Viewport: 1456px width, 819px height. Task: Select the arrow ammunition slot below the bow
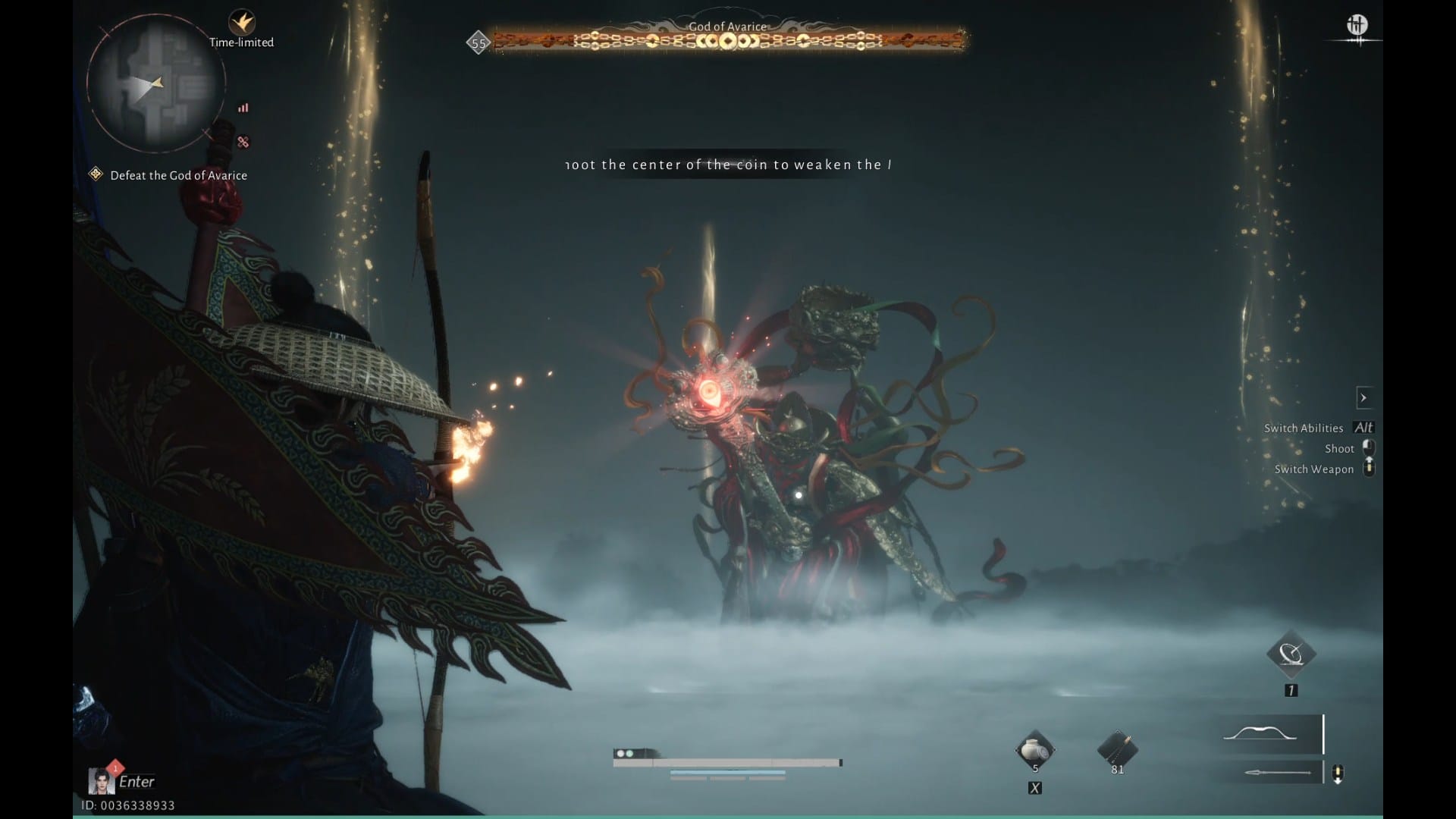point(1278,773)
